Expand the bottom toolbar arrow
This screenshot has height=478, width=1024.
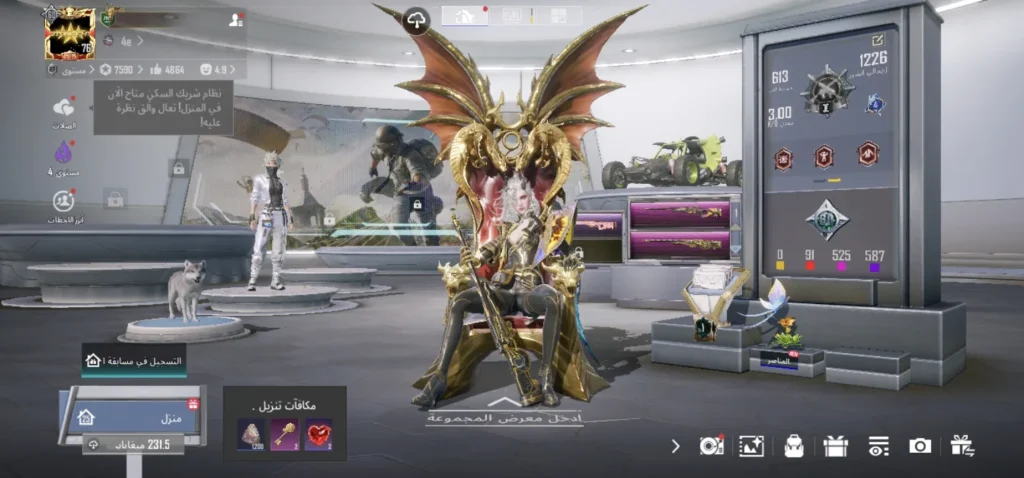coord(676,446)
